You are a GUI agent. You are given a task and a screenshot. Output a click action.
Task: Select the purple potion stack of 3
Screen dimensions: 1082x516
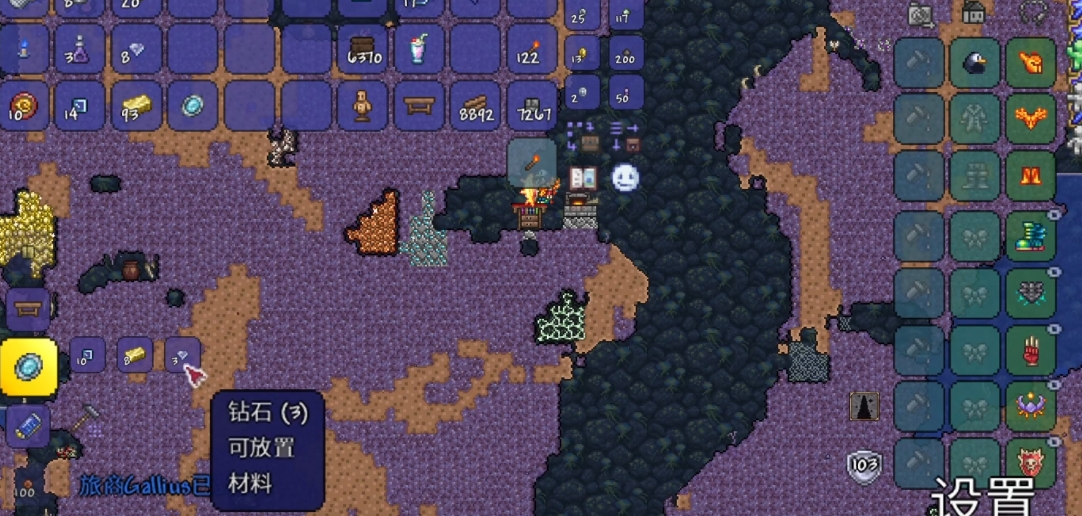[x=79, y=48]
